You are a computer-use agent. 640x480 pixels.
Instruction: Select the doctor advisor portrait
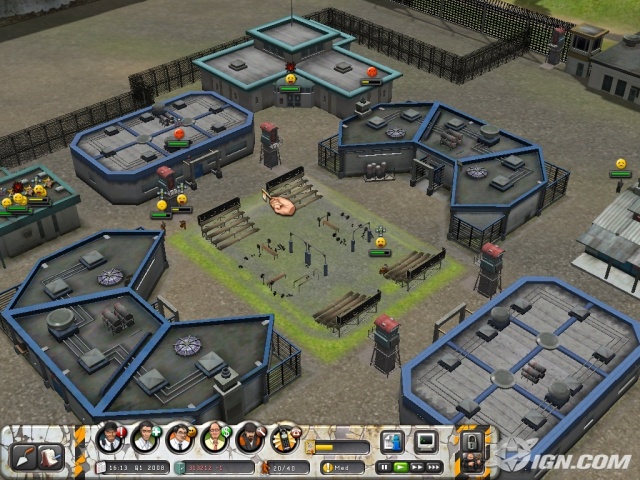pos(146,439)
